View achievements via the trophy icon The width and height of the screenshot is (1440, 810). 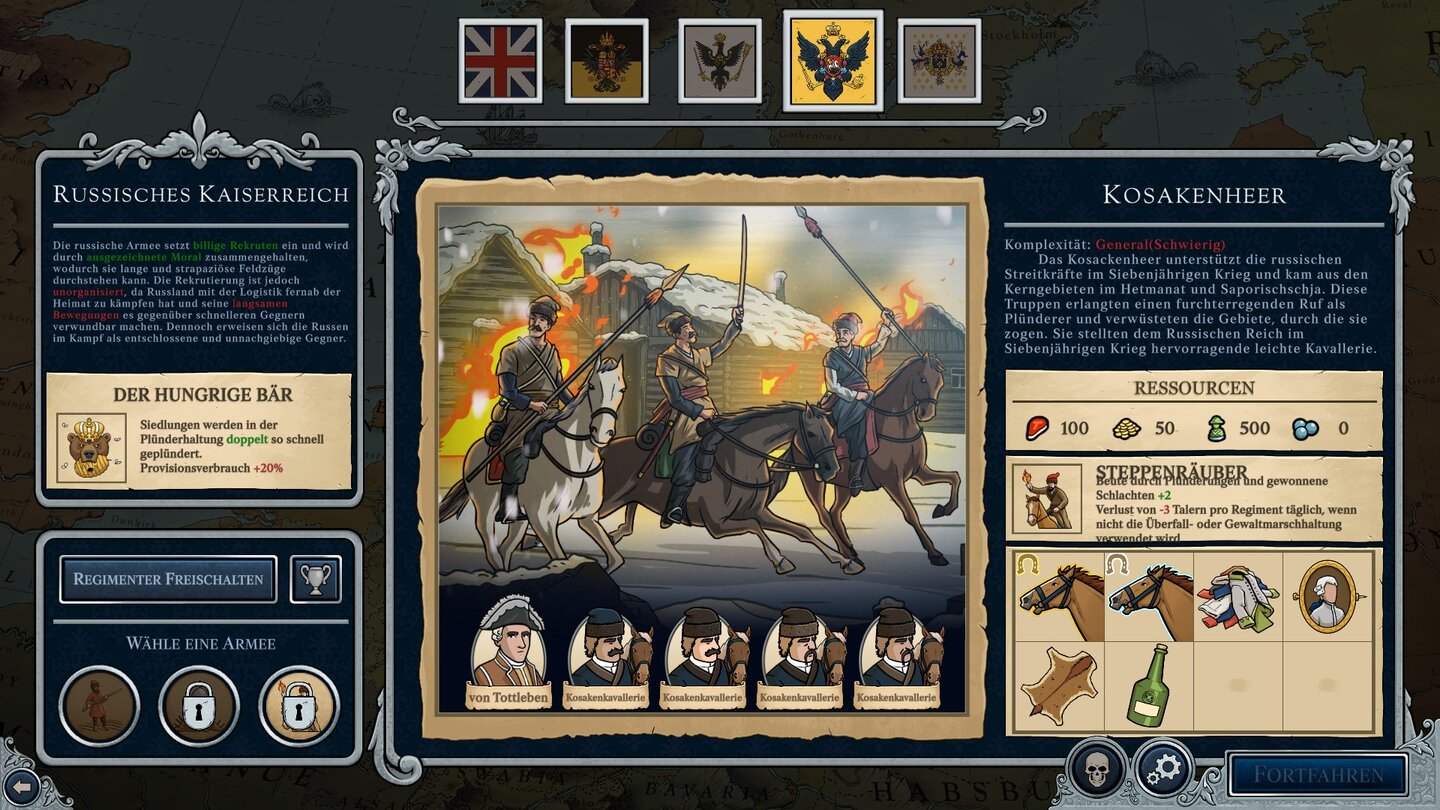point(315,579)
